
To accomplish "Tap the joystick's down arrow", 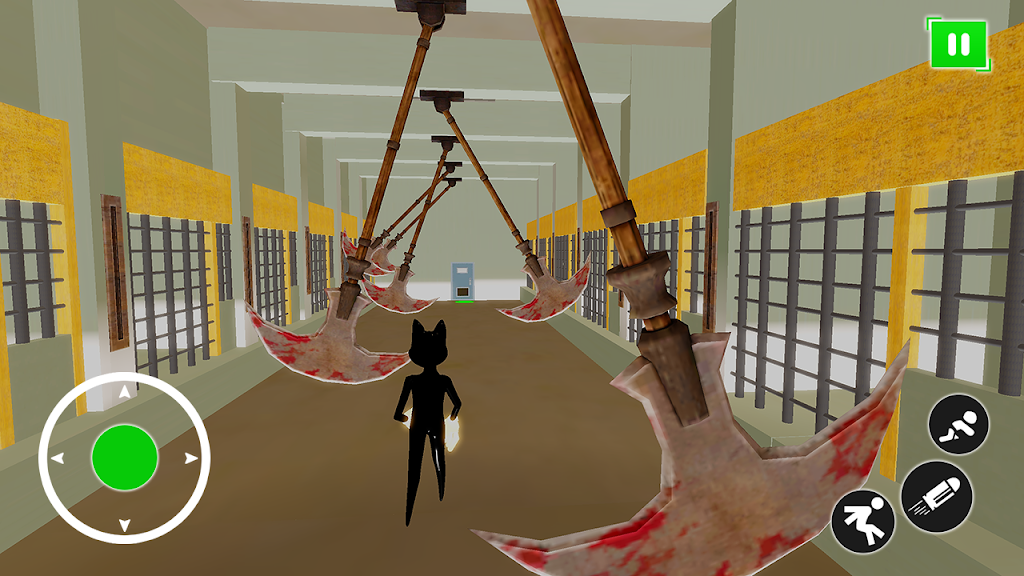I will 125,523.
